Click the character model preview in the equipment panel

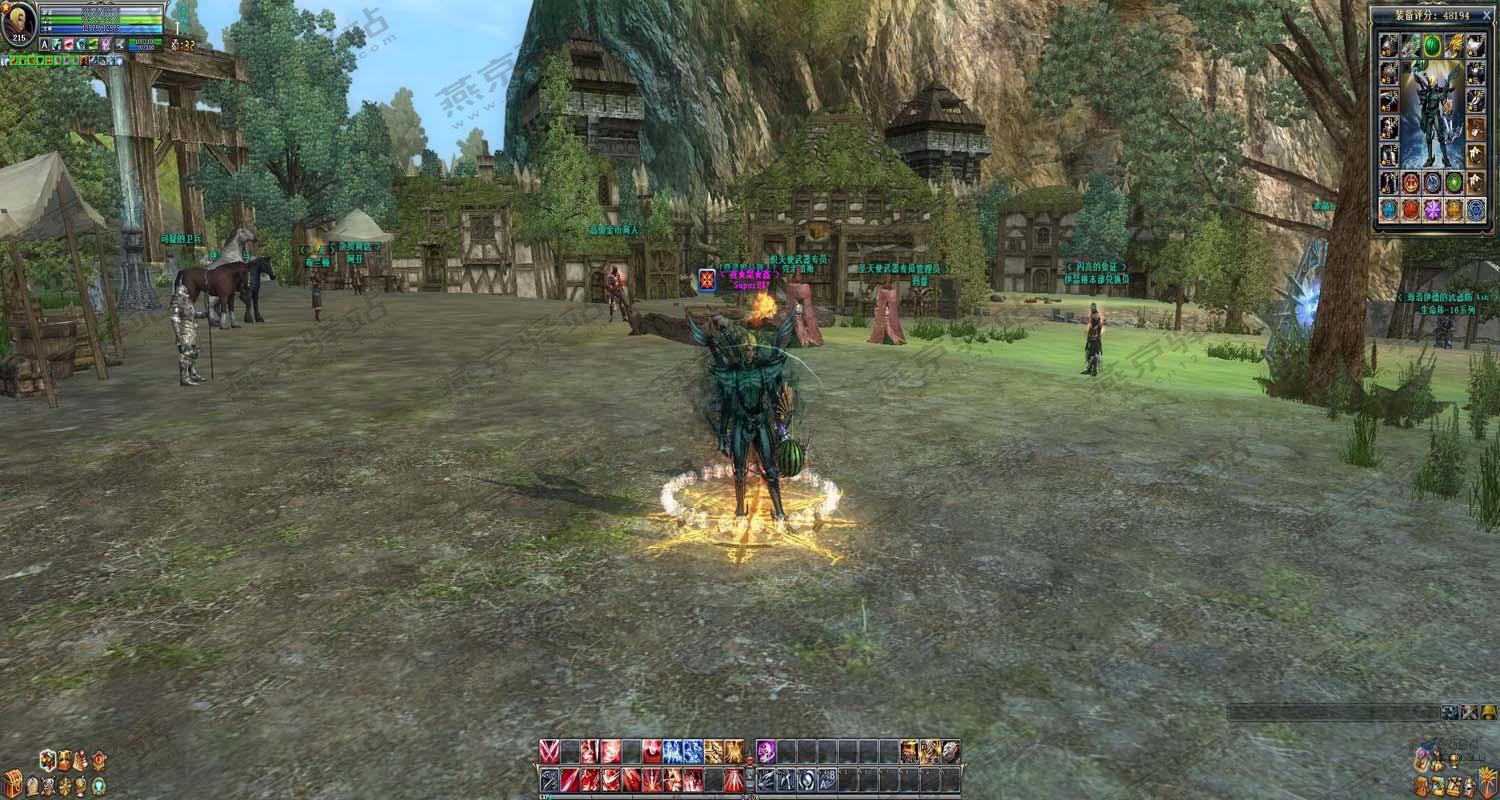pos(1431,115)
